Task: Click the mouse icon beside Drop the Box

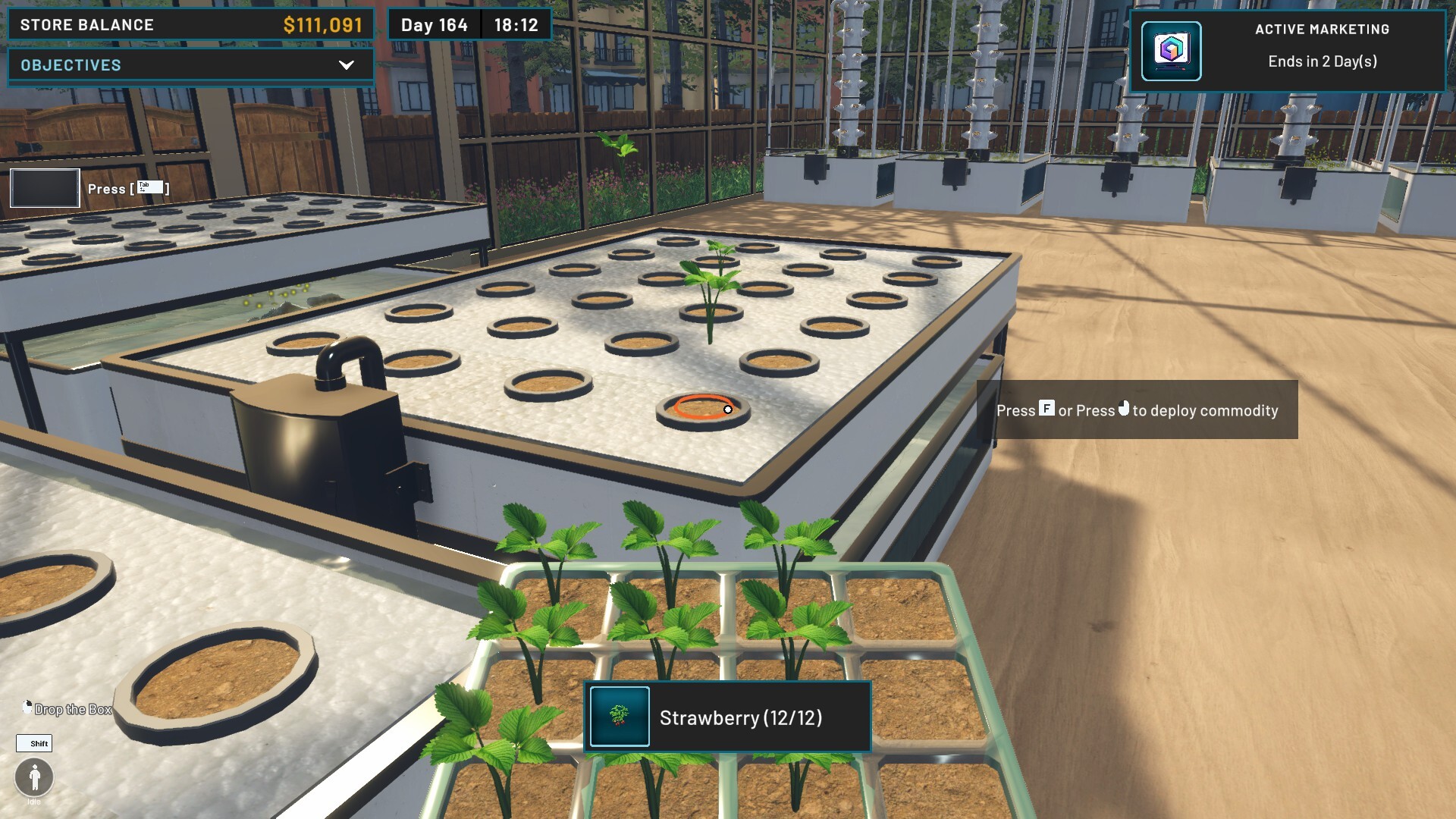Action: (x=28, y=706)
